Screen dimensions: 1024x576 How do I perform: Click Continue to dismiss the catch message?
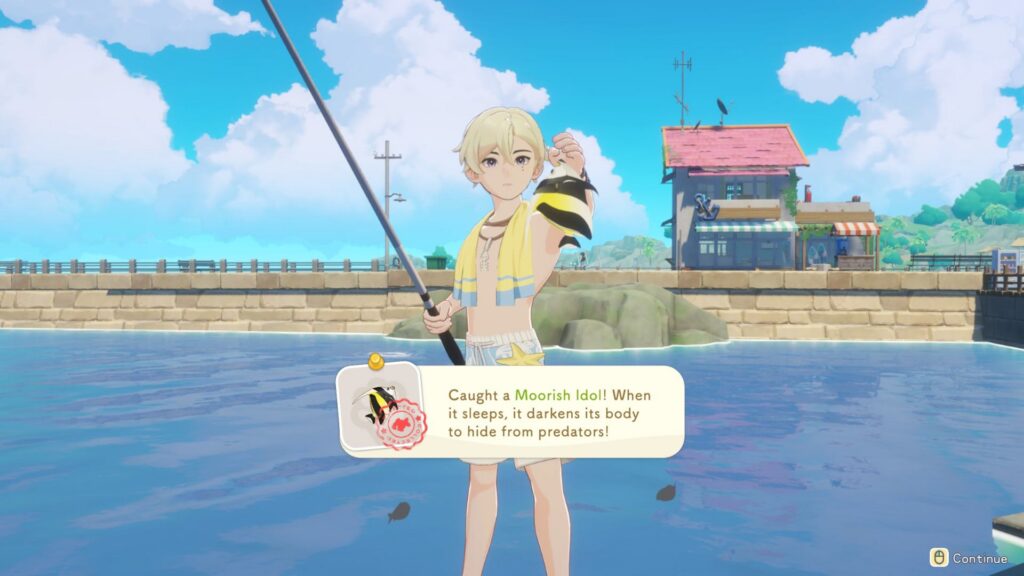969,558
